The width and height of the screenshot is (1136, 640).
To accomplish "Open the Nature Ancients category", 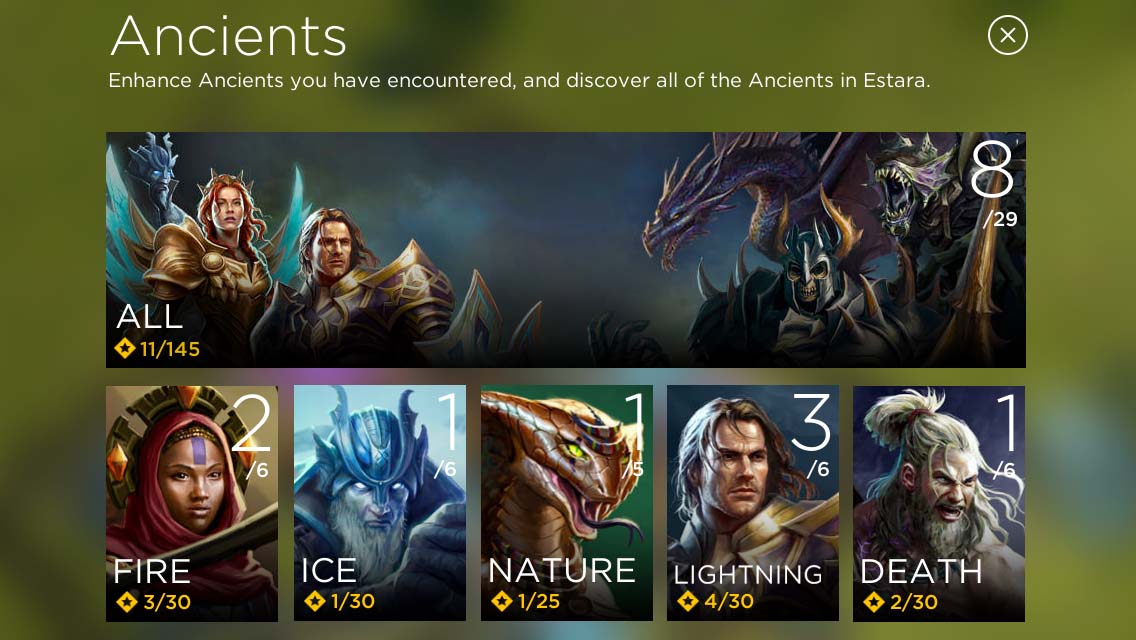I will point(566,503).
